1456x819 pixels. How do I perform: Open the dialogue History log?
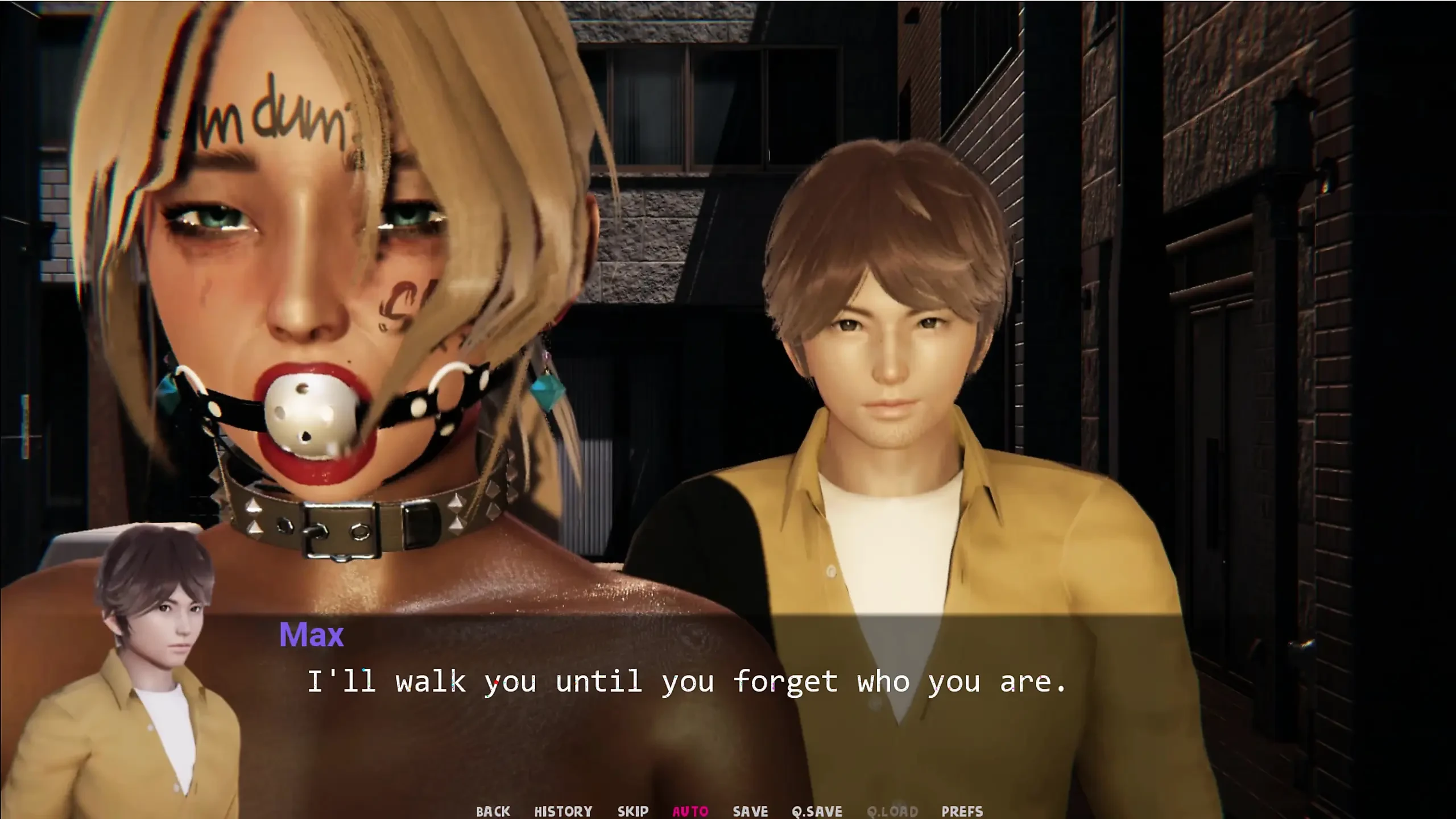pos(563,811)
